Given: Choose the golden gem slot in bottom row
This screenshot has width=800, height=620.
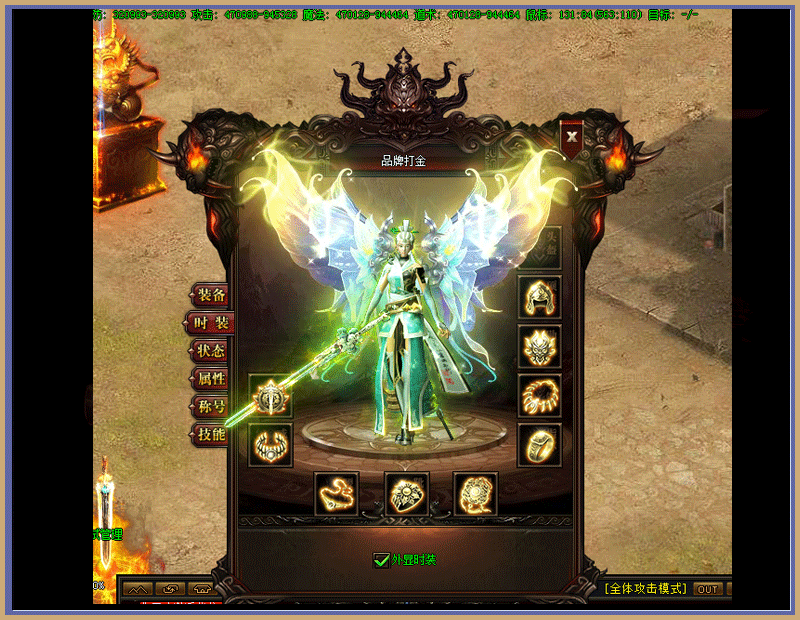Looking at the screenshot, I should 407,493.
